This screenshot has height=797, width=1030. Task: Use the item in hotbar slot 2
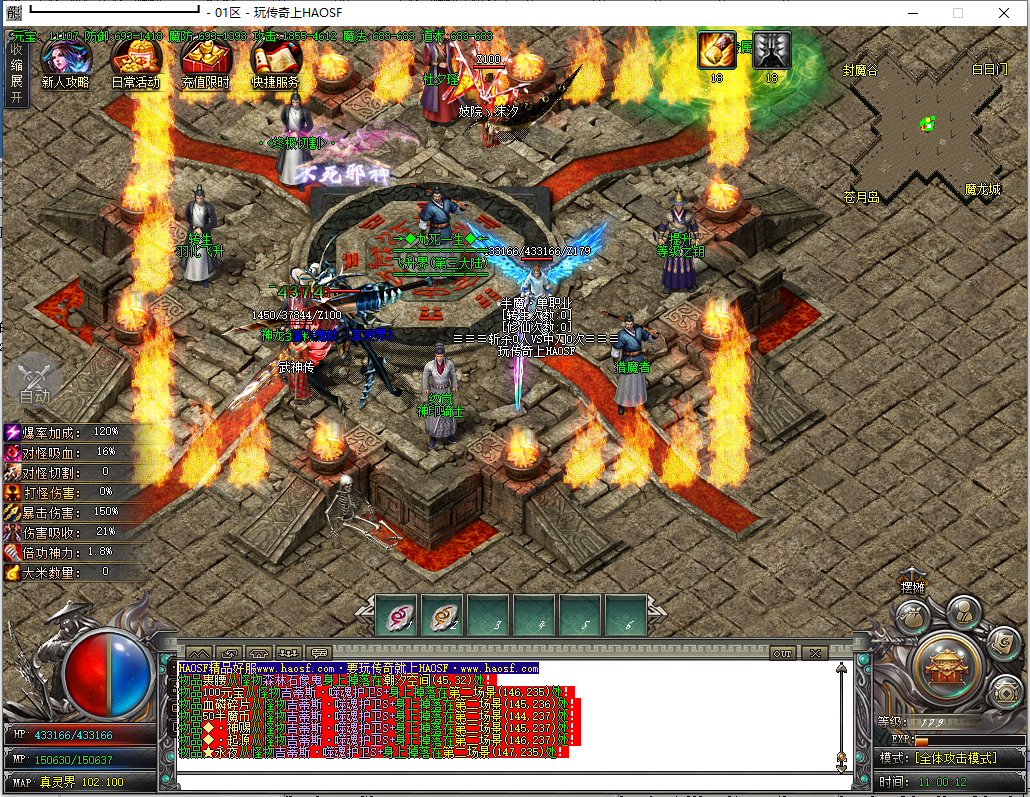pos(442,616)
